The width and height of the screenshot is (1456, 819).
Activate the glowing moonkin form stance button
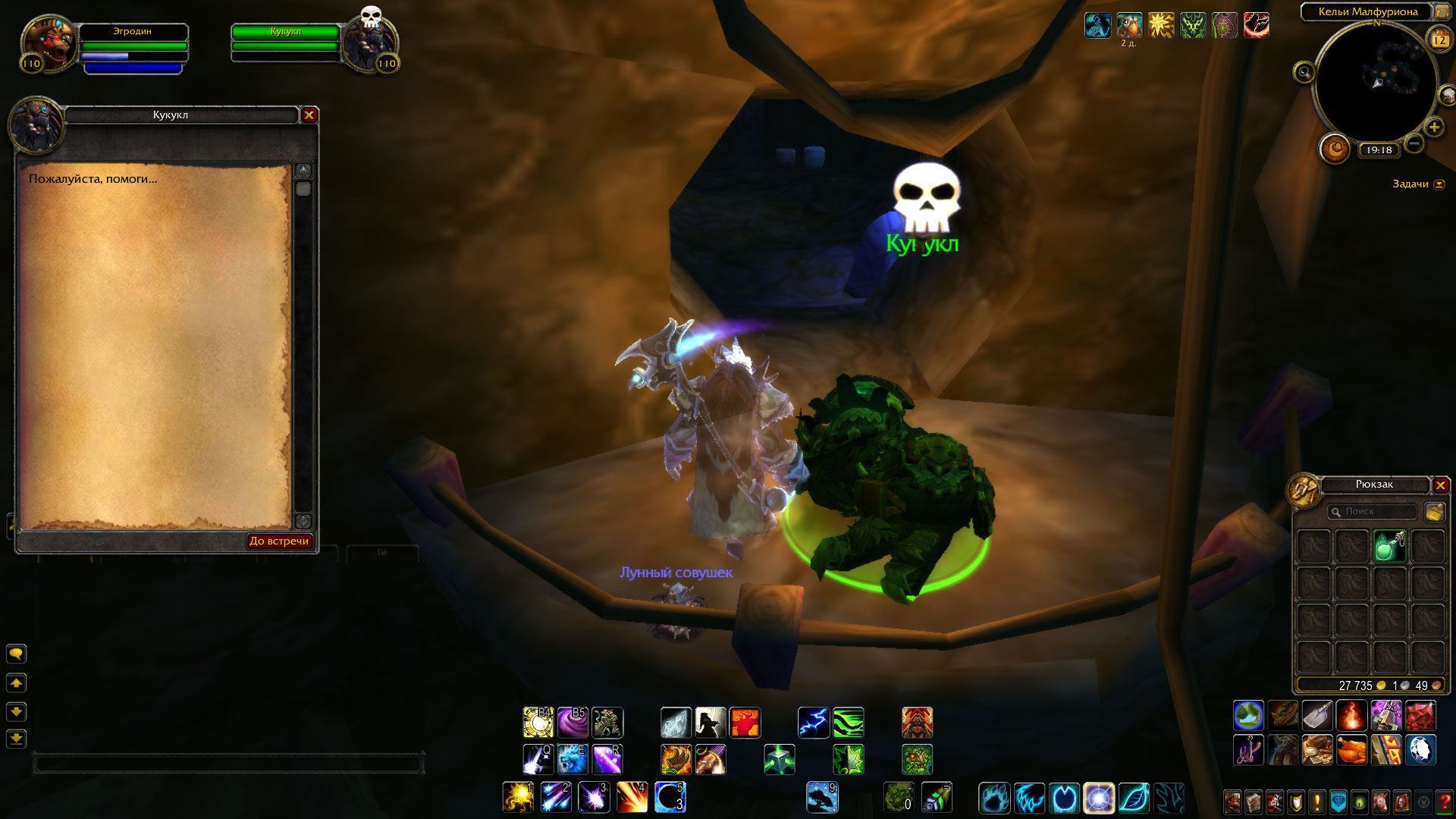point(1099,798)
